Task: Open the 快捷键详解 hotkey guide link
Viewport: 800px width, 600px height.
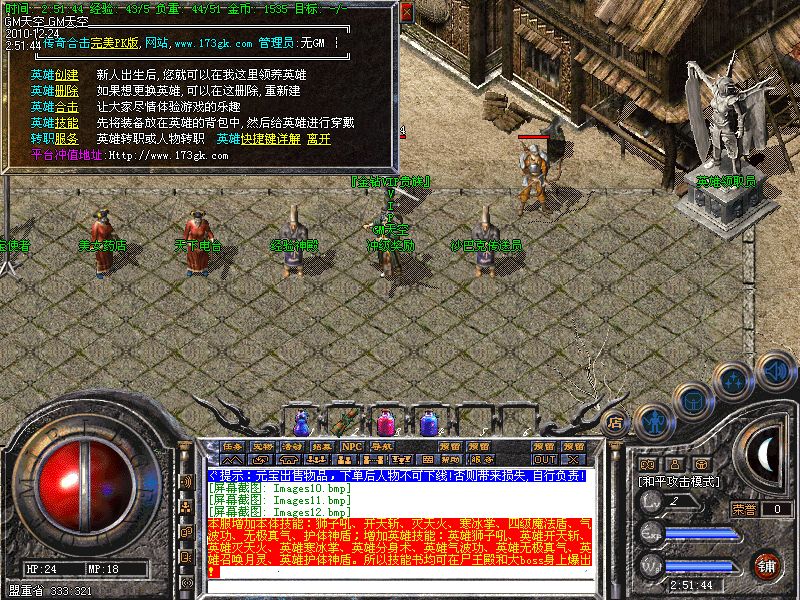Action: coord(270,139)
